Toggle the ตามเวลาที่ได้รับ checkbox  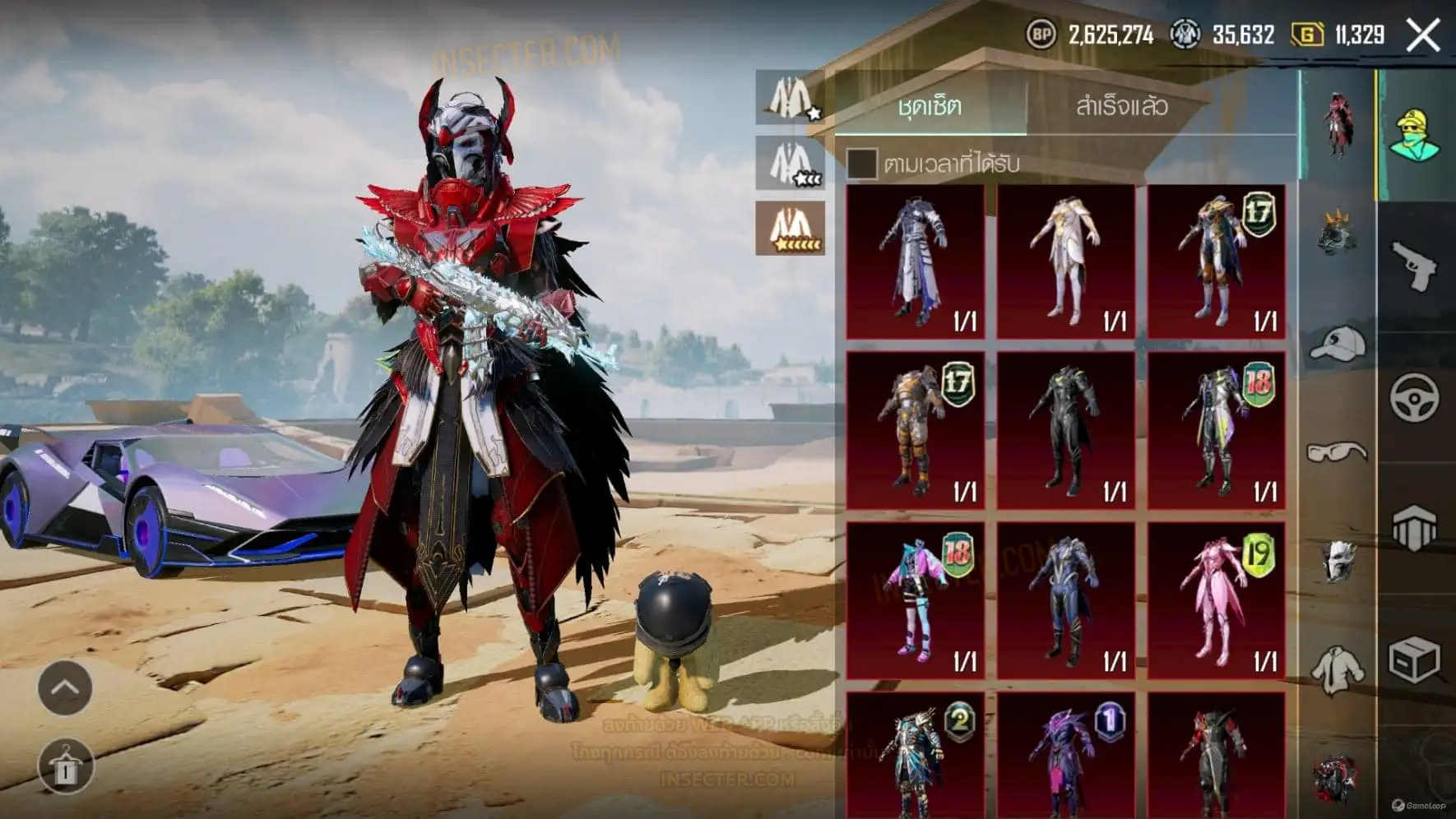click(861, 163)
